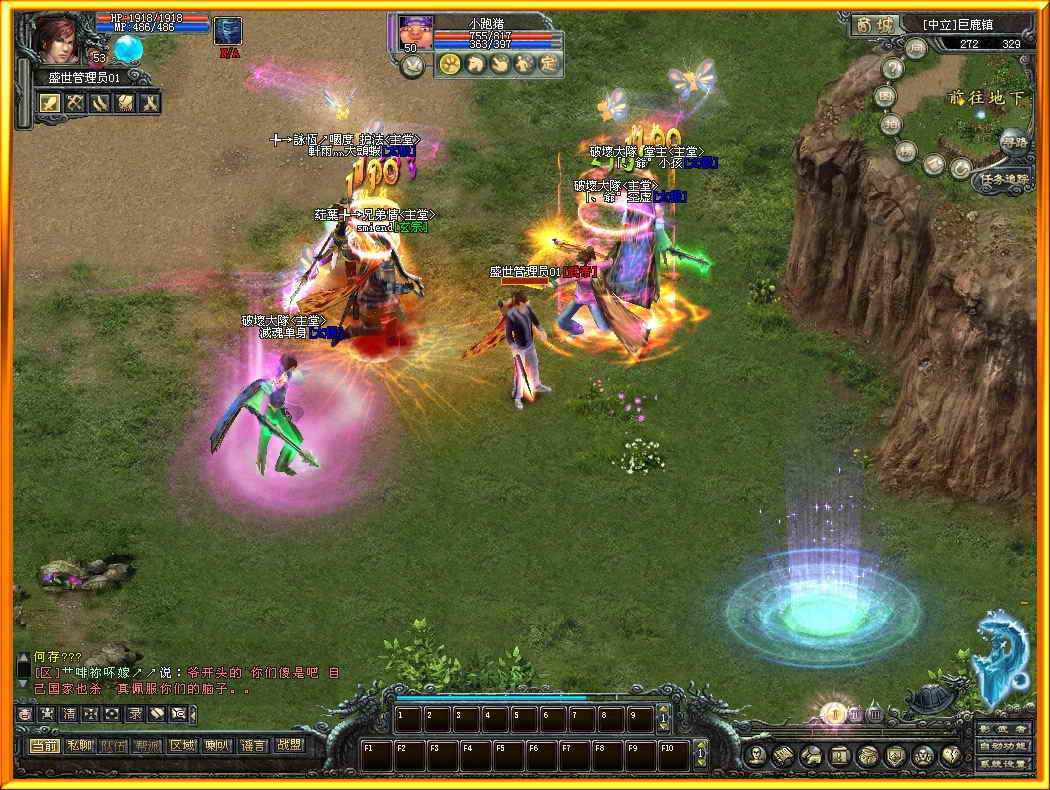Select the glowing hotbar page I orb

point(833,713)
